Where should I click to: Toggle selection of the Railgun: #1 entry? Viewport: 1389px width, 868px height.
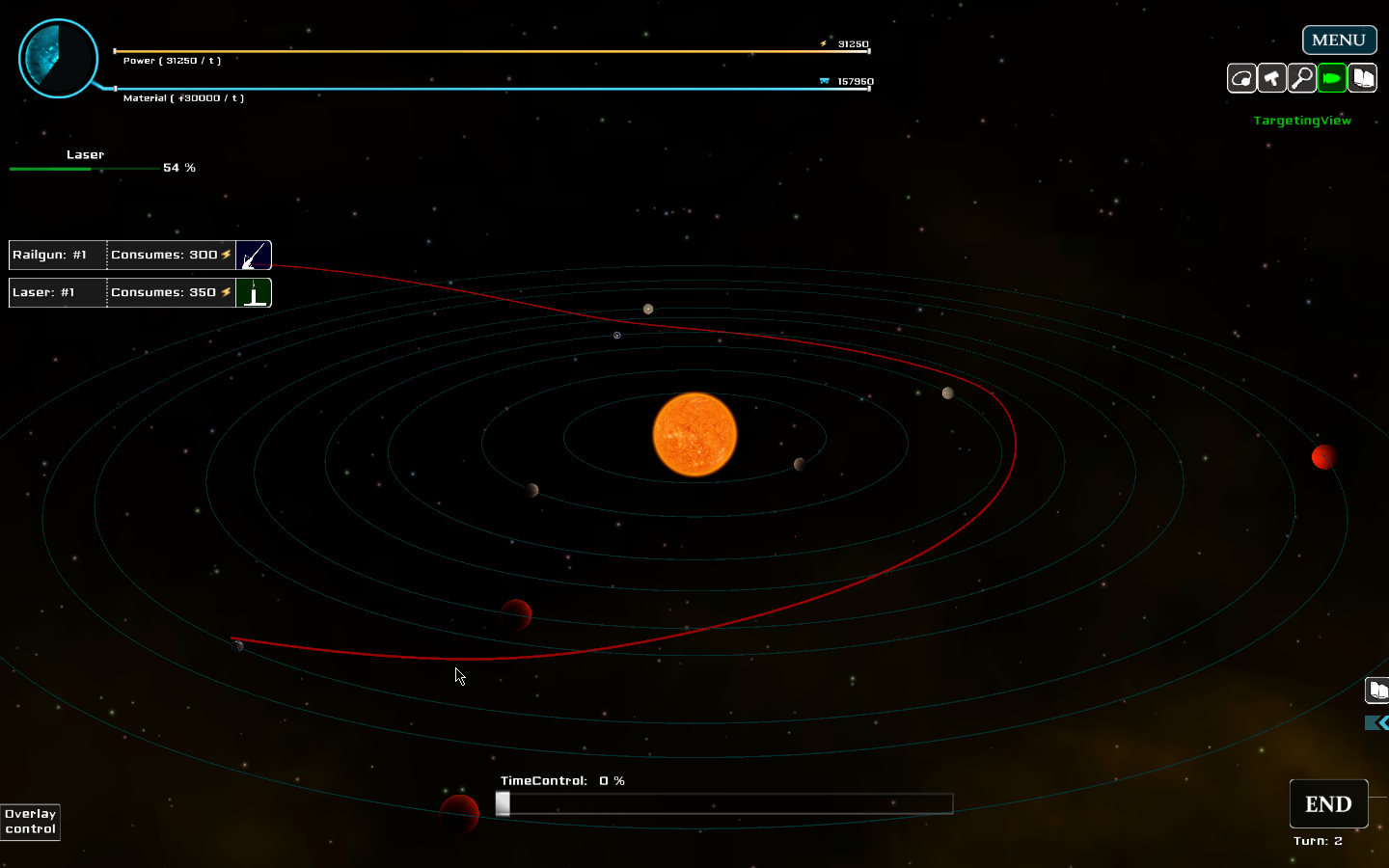click(55, 255)
